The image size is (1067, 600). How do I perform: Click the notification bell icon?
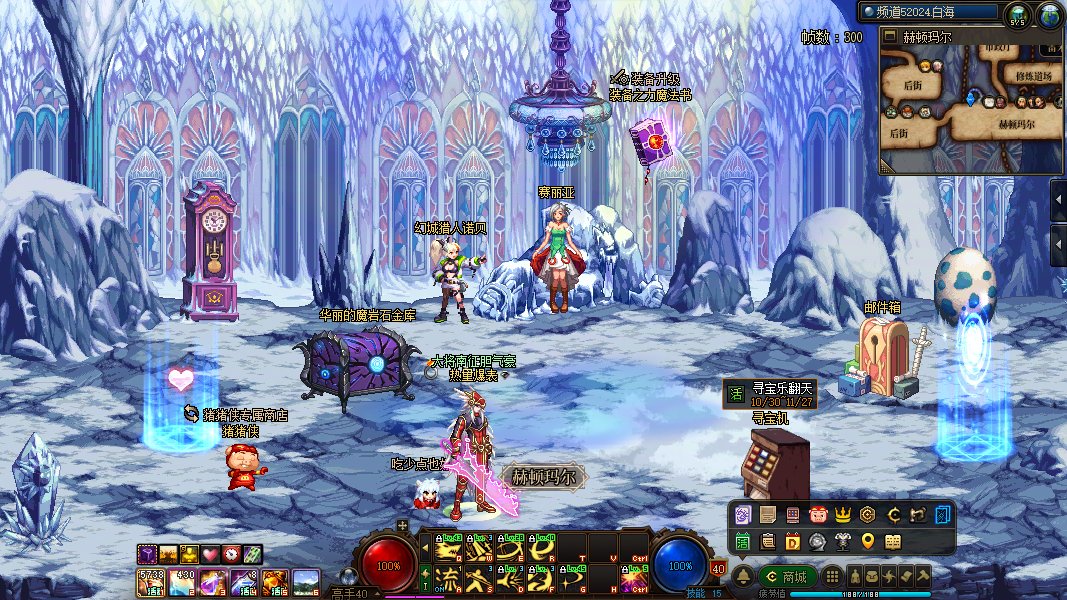[x=743, y=577]
